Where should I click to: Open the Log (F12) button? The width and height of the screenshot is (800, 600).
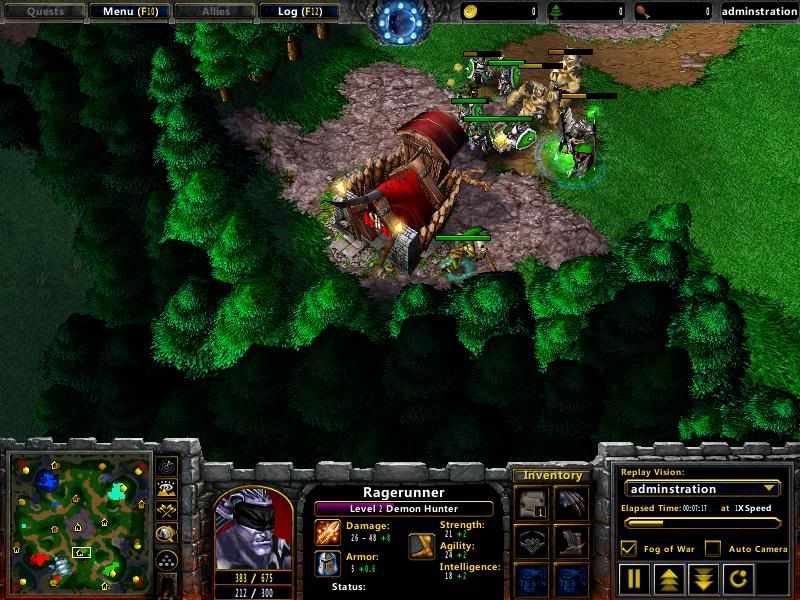click(x=298, y=12)
